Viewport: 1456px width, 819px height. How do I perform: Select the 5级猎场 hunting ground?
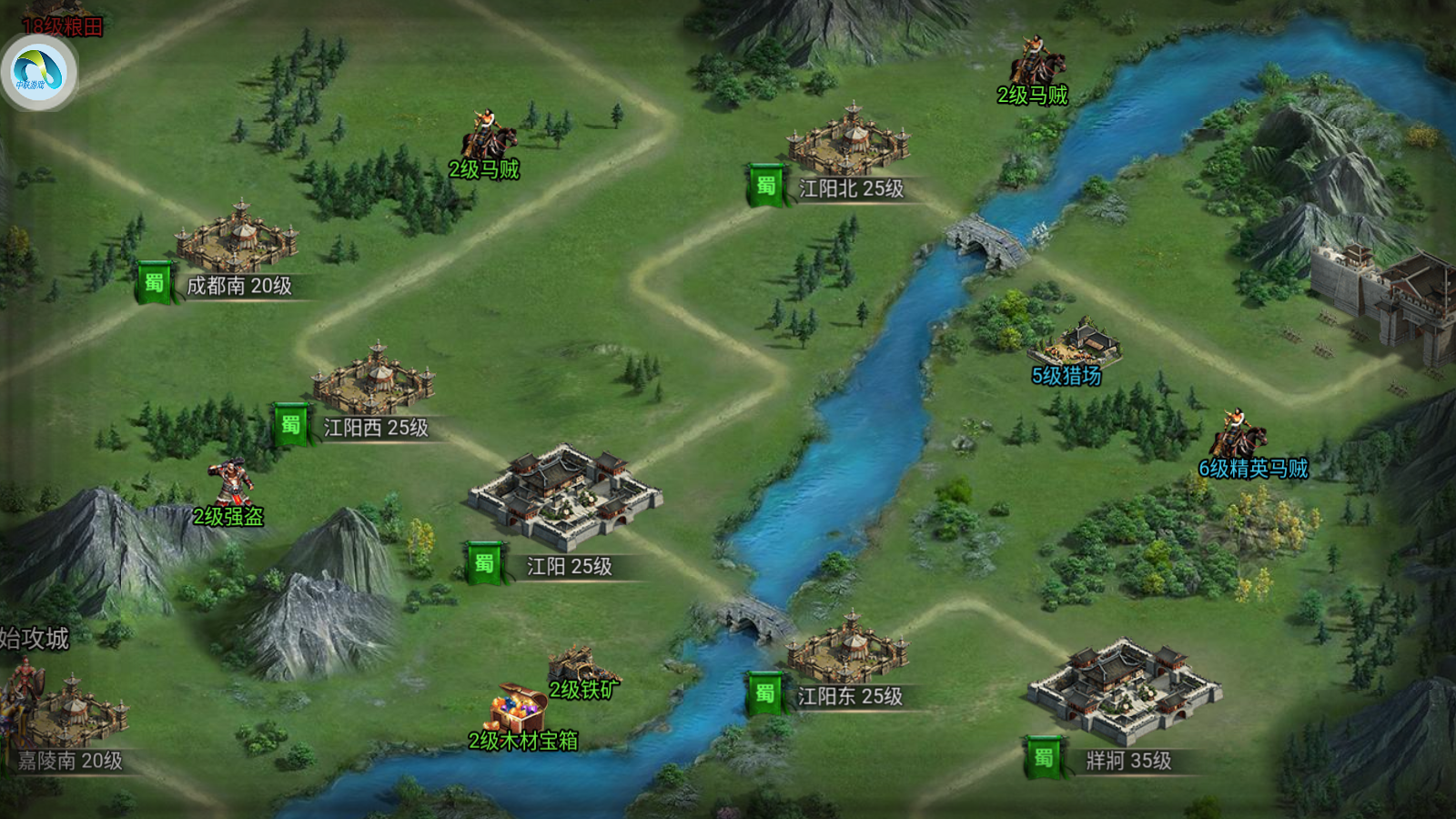coord(1076,344)
